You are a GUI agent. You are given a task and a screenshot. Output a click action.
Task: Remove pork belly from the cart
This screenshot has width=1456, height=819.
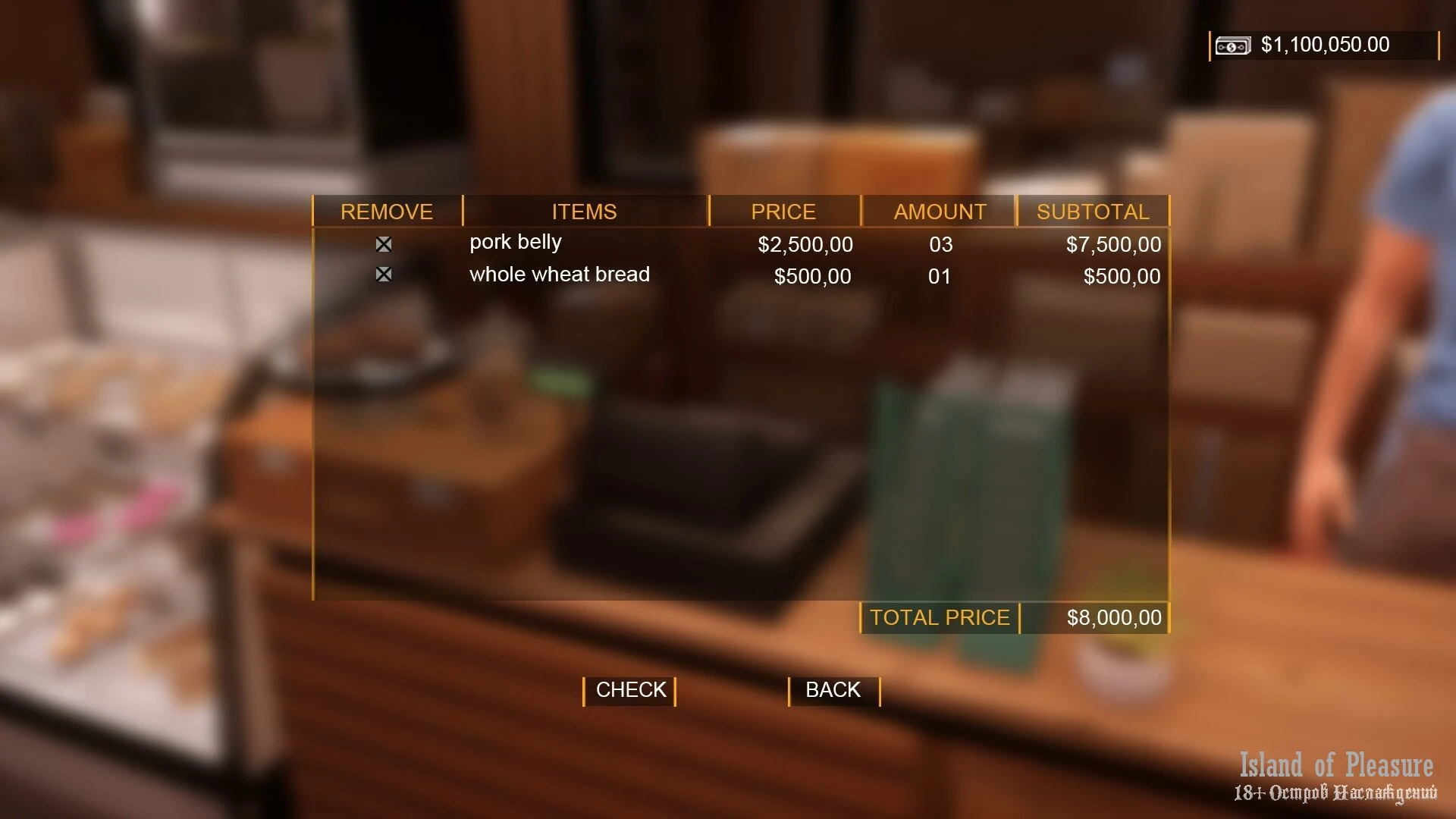pyautogui.click(x=384, y=244)
